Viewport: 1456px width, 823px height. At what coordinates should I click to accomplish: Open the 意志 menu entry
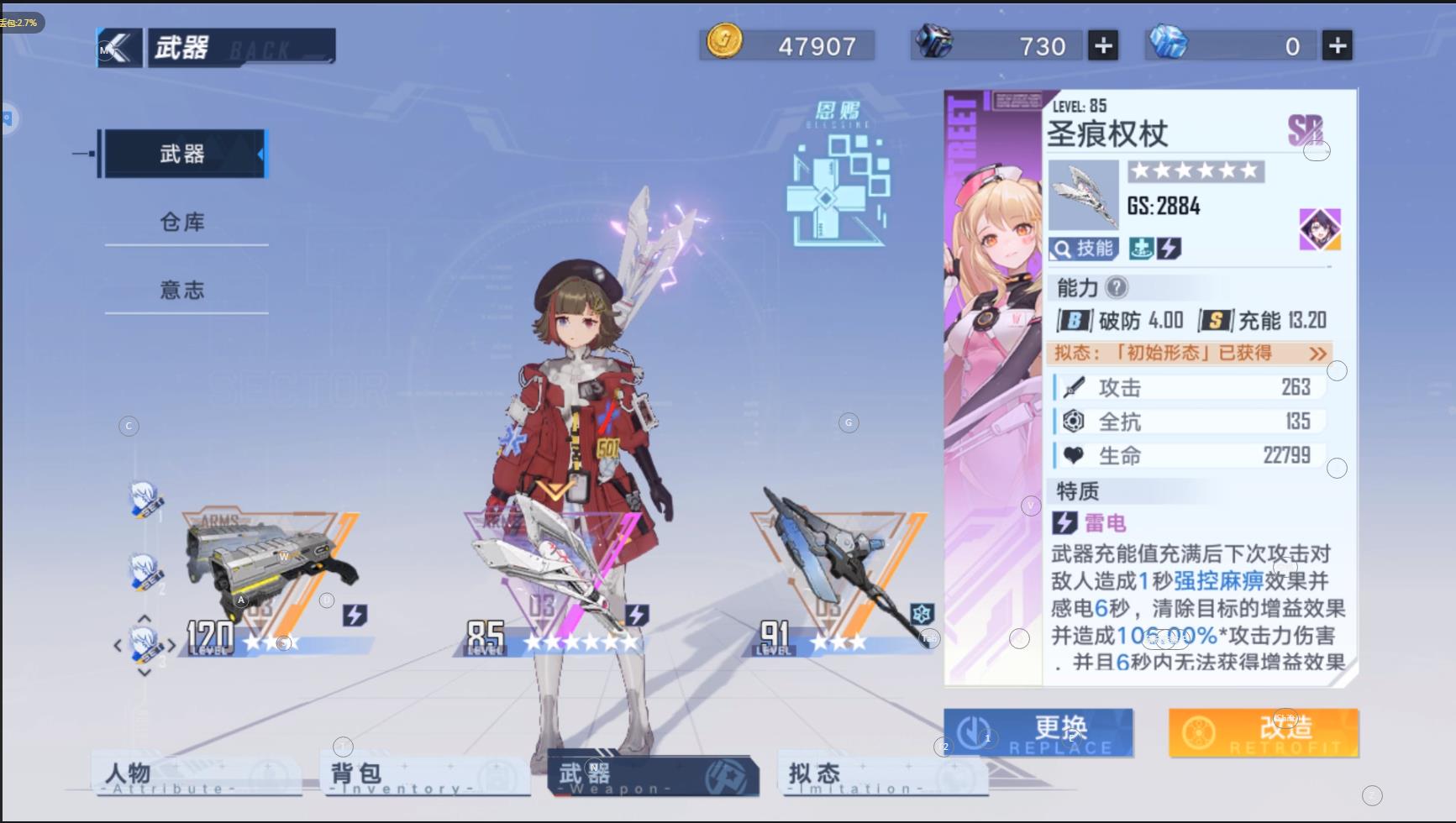pyautogui.click(x=182, y=290)
